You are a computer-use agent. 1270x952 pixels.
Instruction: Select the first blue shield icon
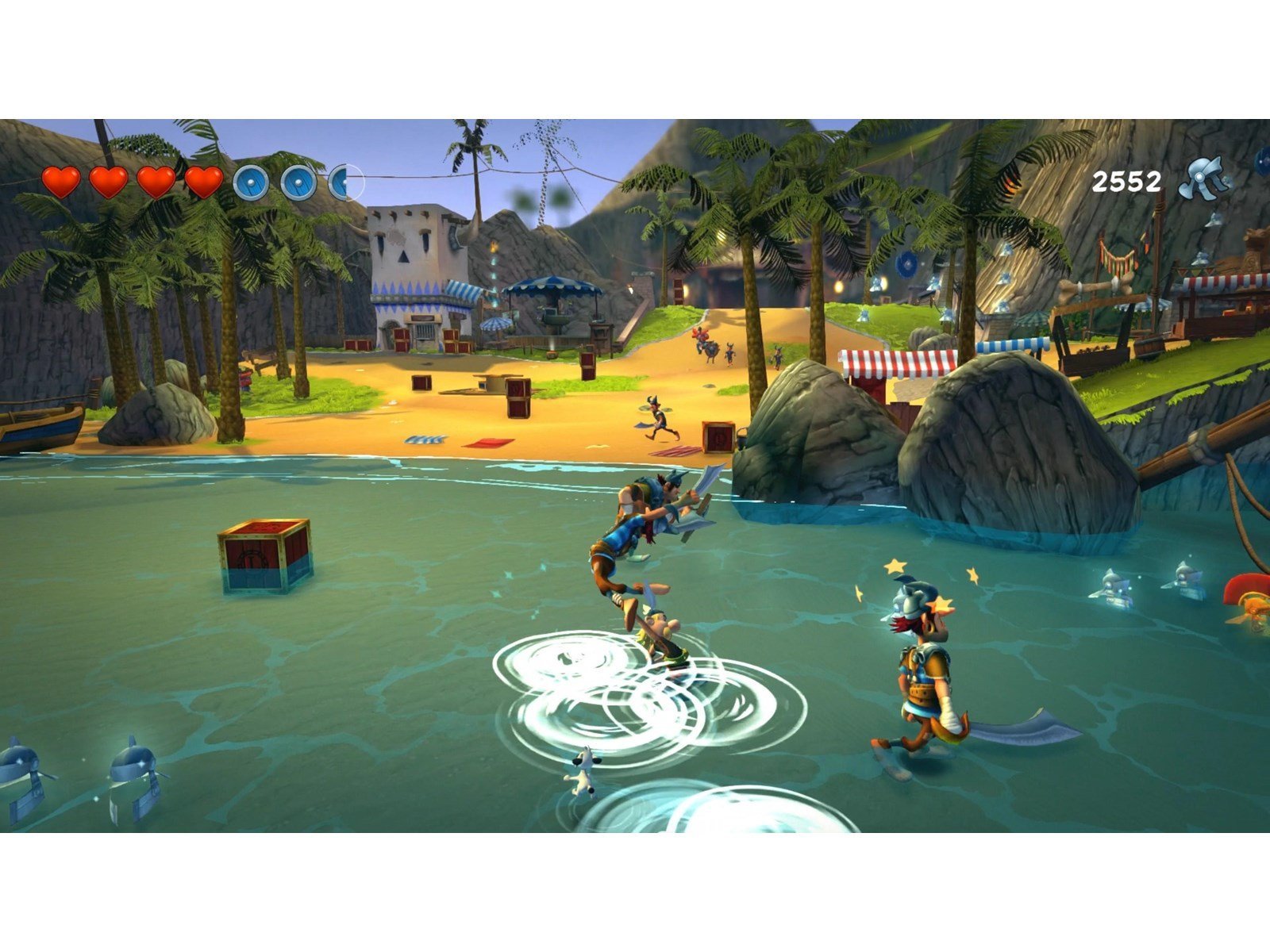(x=251, y=181)
